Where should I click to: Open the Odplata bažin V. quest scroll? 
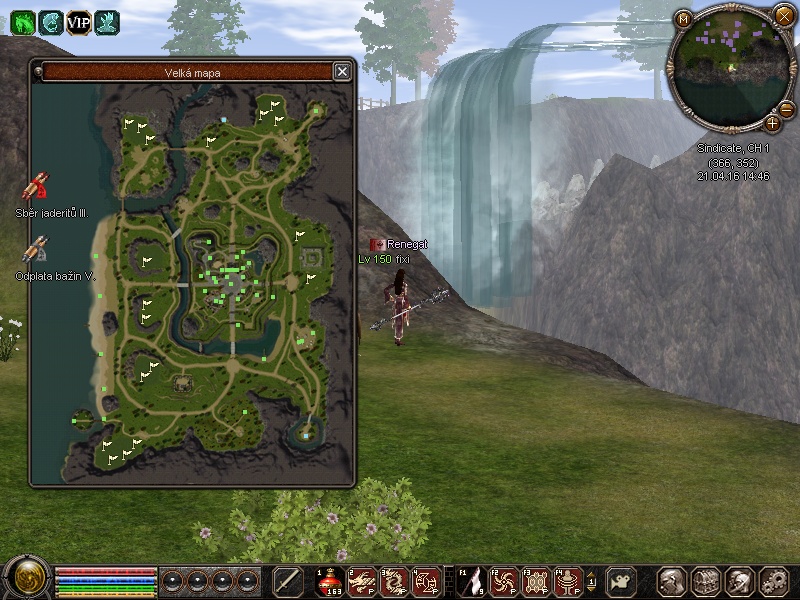pos(37,250)
